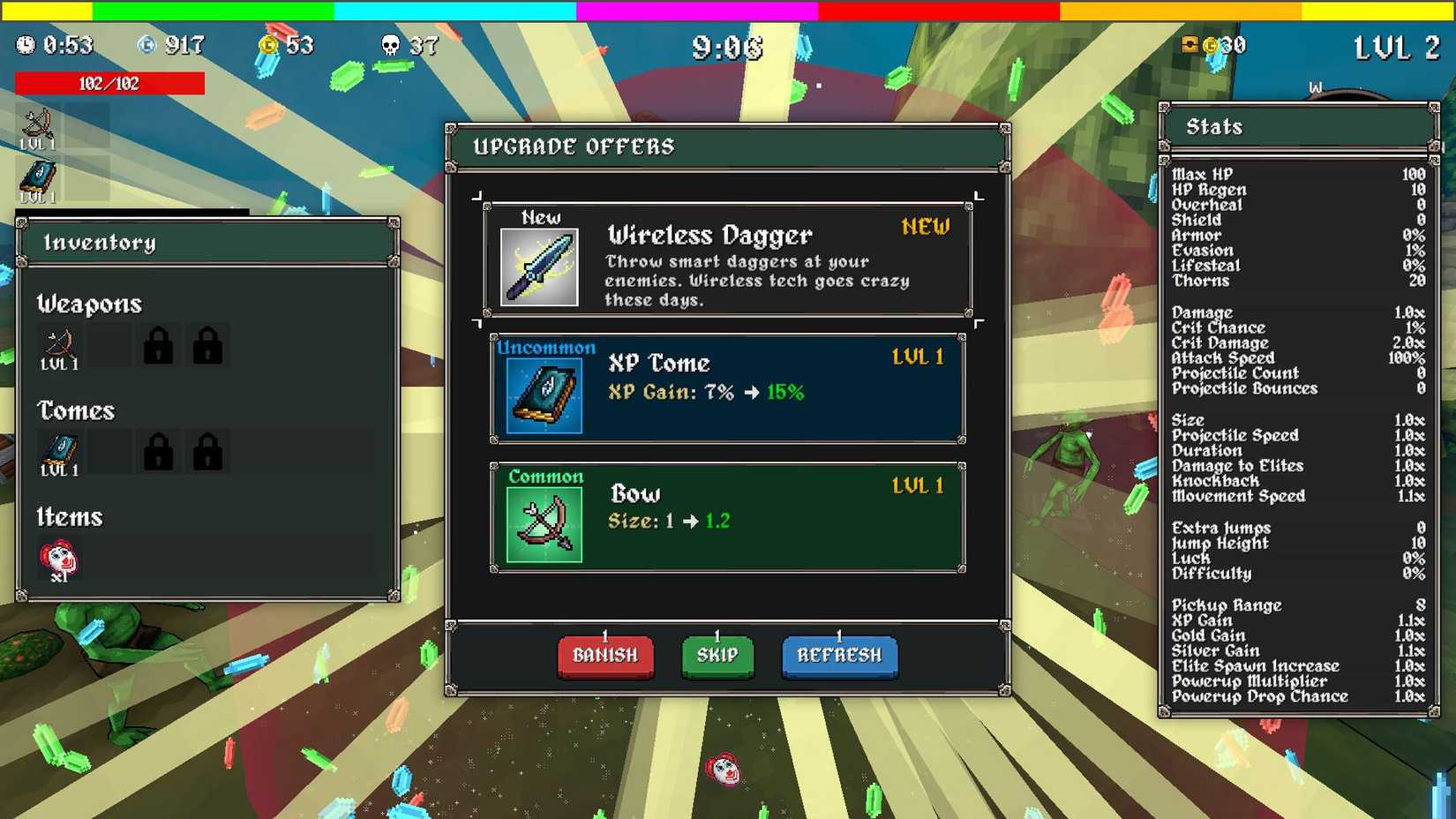Select the Weapons section label
Viewport: 1456px width, 819px height.
[89, 304]
